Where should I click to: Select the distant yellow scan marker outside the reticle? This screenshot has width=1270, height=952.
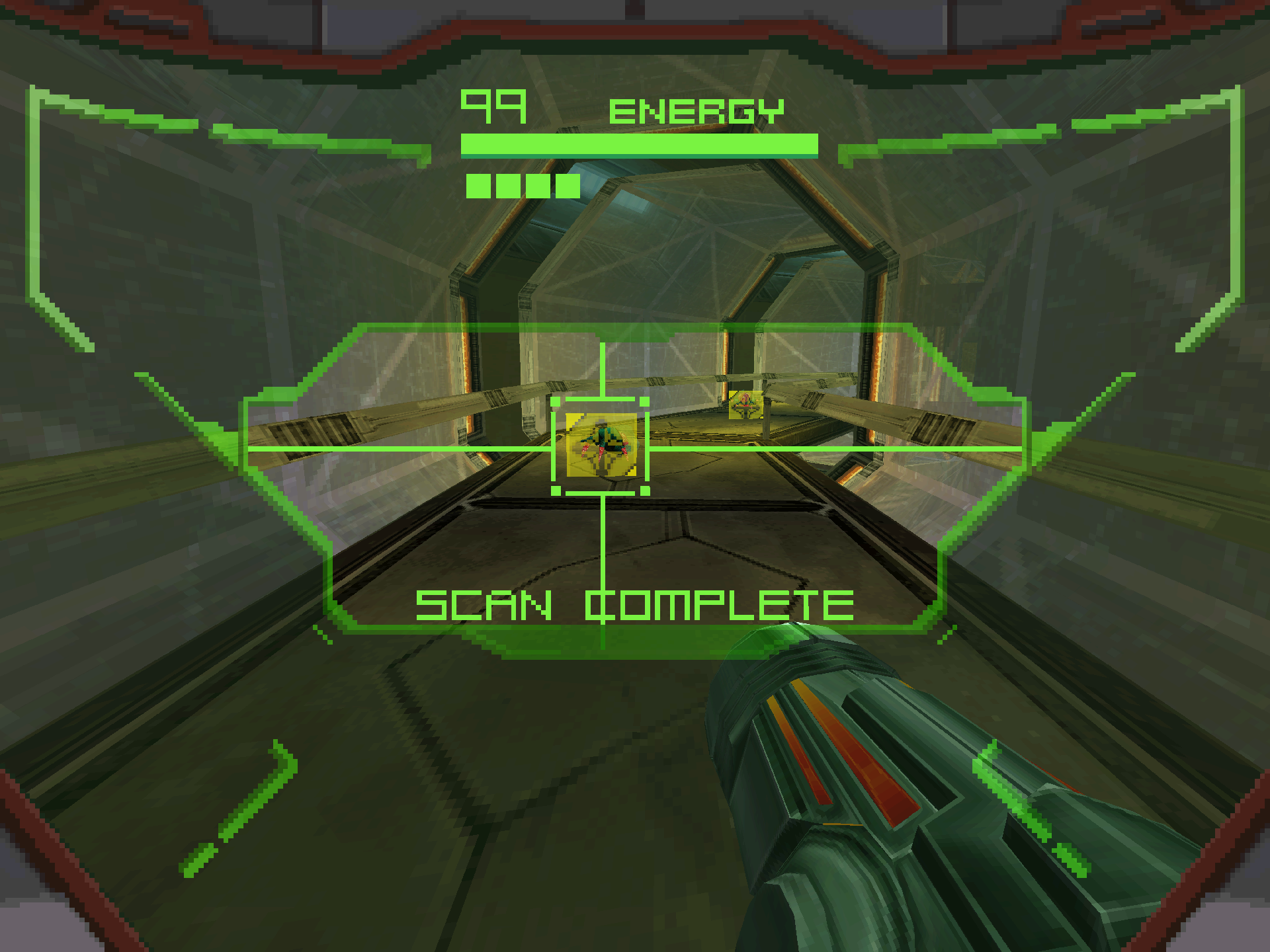745,405
